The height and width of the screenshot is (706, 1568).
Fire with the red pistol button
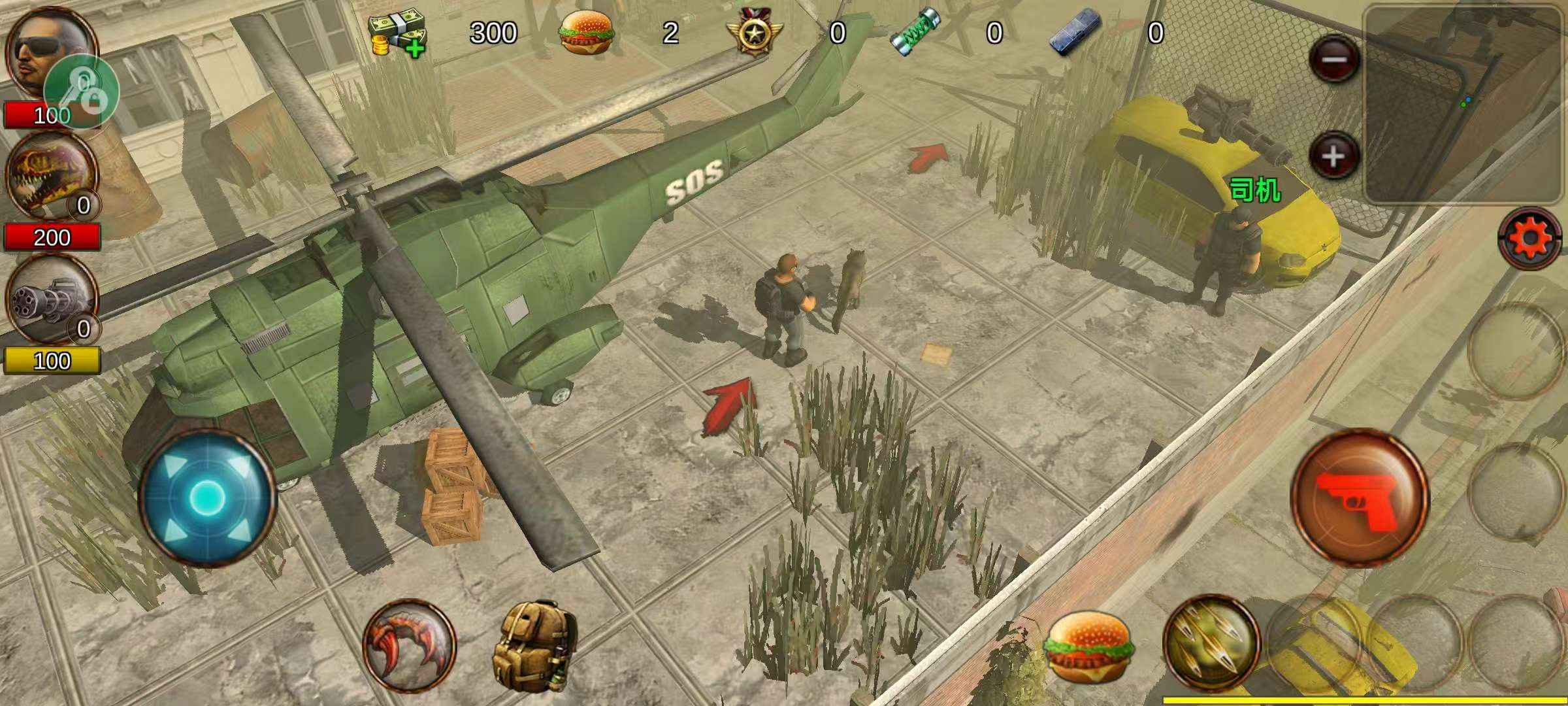click(x=1360, y=498)
